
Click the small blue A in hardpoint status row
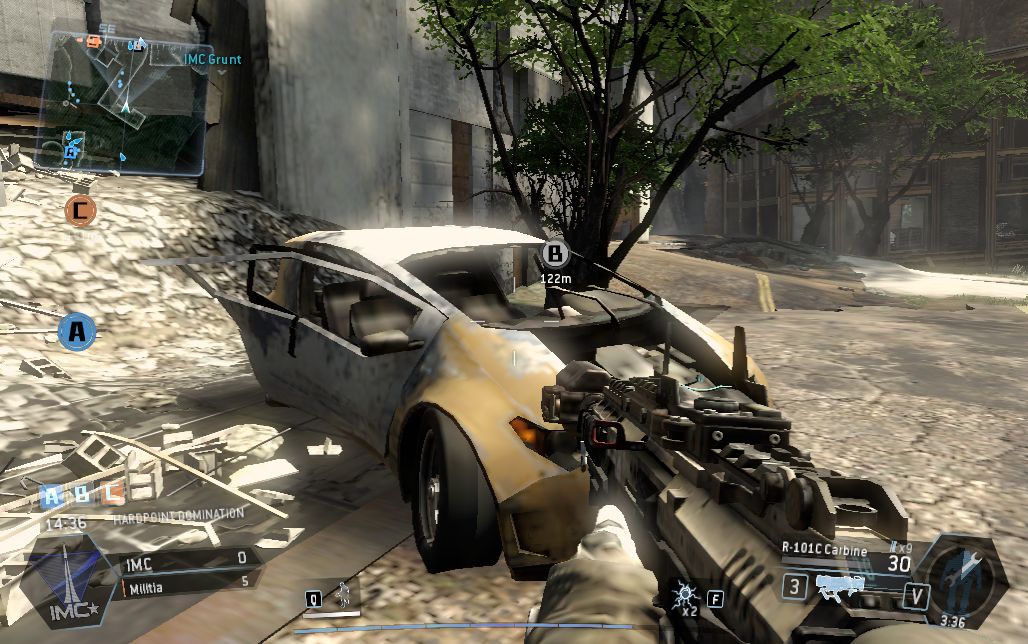click(52, 493)
